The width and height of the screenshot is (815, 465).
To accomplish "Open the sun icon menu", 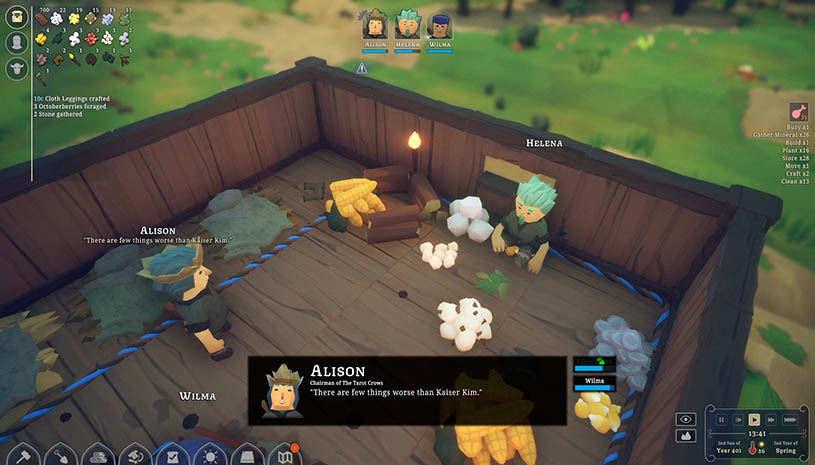I will click(x=210, y=455).
